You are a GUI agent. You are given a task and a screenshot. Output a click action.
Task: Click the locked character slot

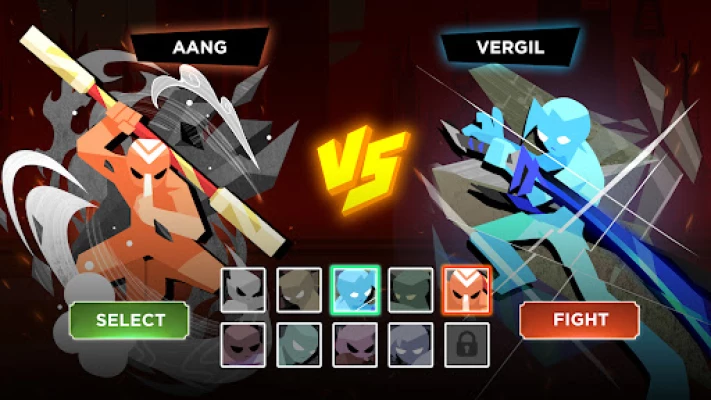pyautogui.click(x=467, y=345)
